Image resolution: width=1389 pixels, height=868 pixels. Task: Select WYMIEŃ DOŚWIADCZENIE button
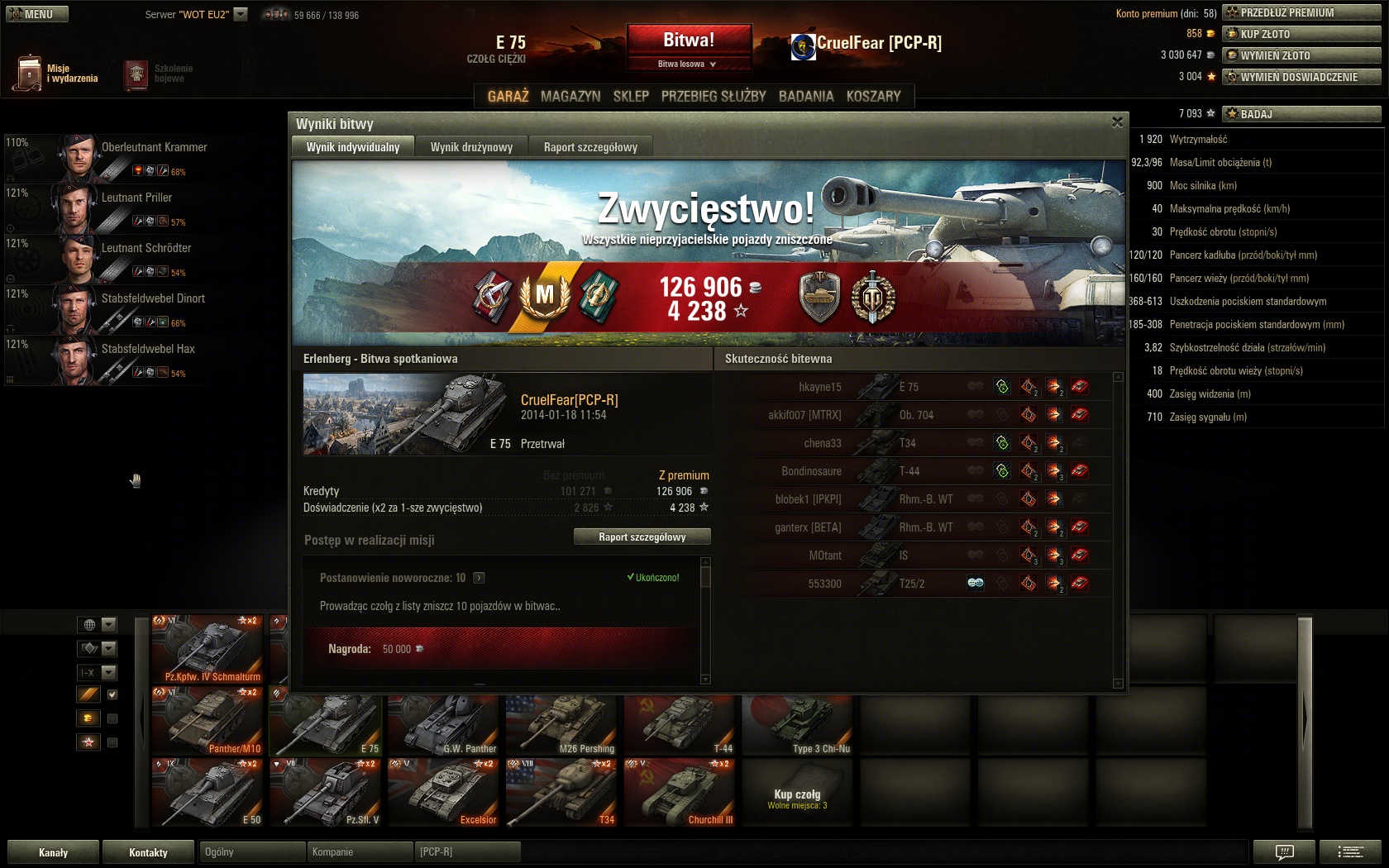pos(1301,77)
